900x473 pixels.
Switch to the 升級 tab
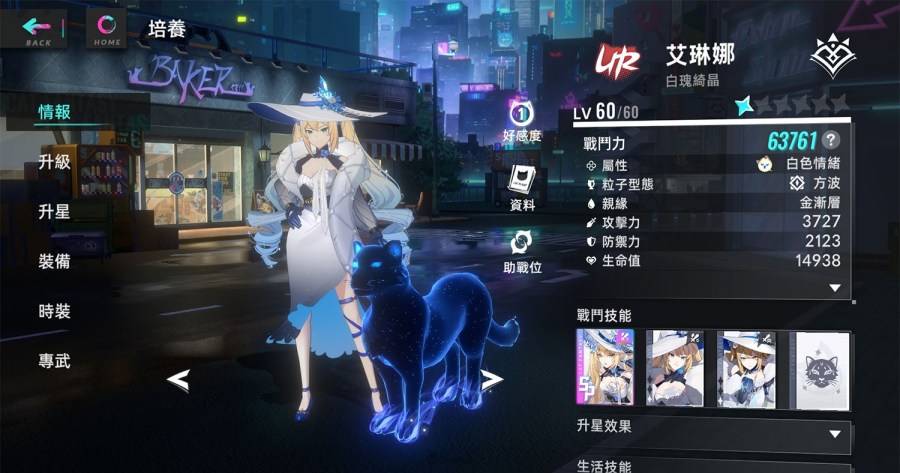[x=54, y=161]
